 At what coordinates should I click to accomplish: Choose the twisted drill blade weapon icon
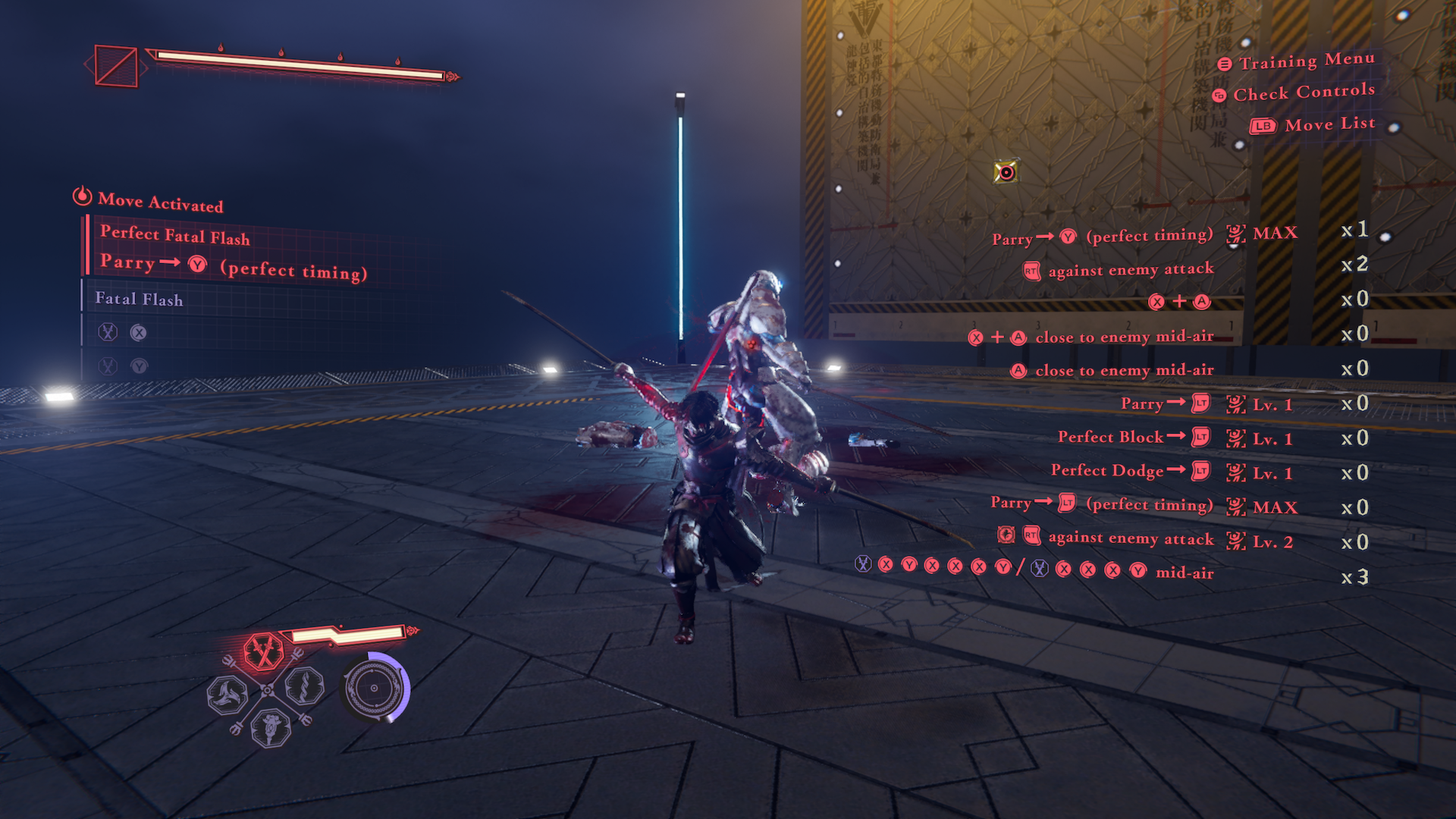(305, 687)
